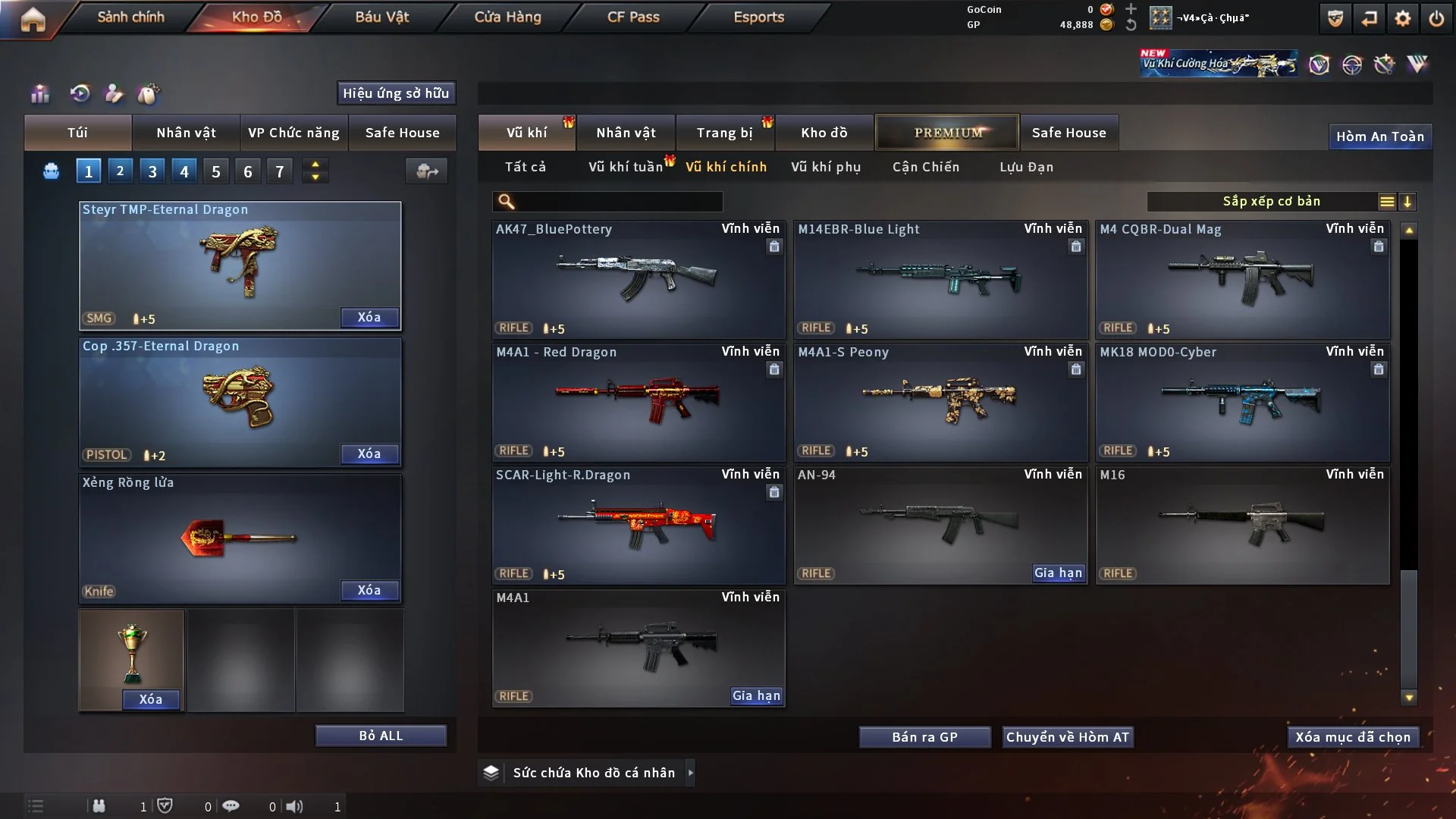Open the Sắp xếp cơ bản sort dropdown
The height and width of the screenshot is (819, 1456).
point(1271,201)
